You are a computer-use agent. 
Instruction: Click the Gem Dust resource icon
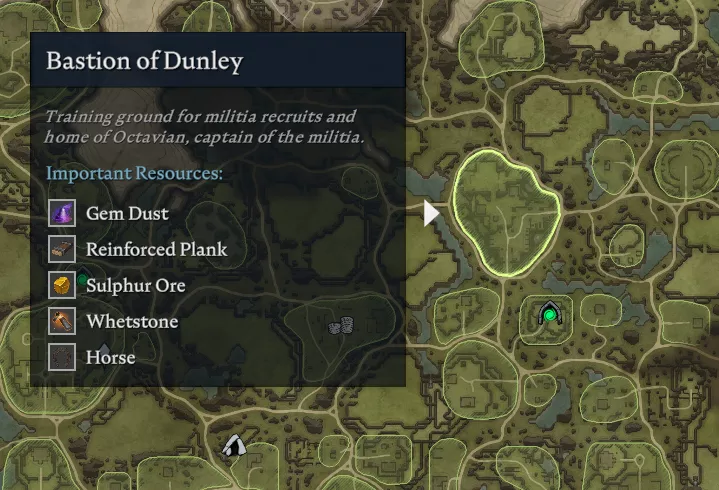63,213
